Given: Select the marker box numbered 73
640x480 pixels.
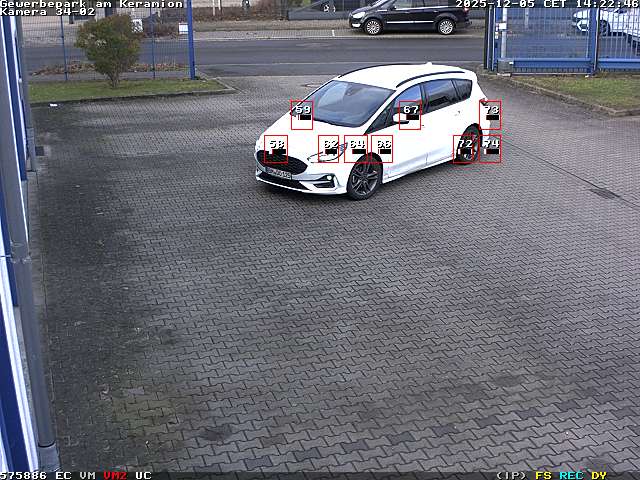Looking at the screenshot, I should pyautogui.click(x=490, y=114).
